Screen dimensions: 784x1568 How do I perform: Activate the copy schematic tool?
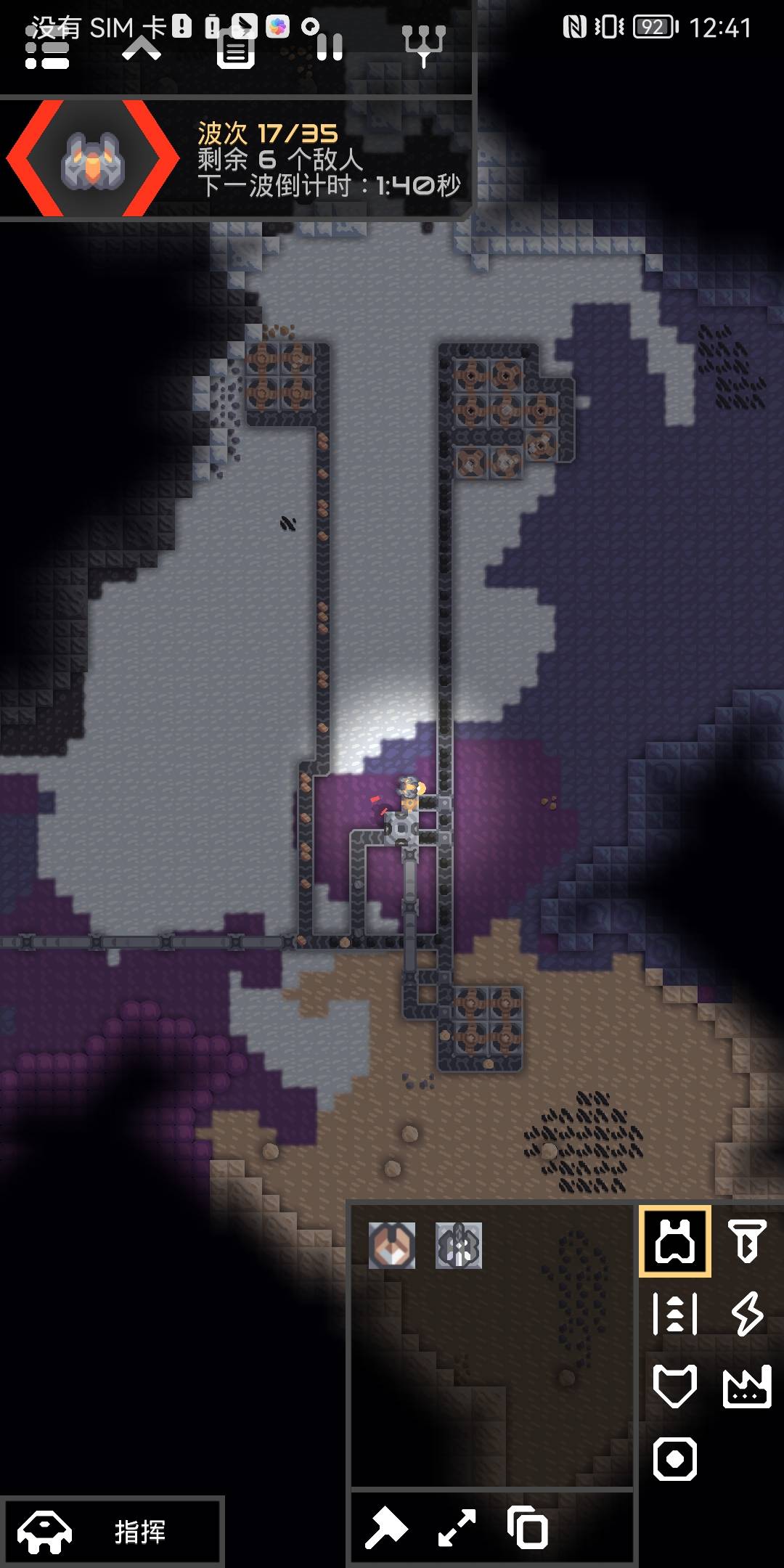[528, 1527]
